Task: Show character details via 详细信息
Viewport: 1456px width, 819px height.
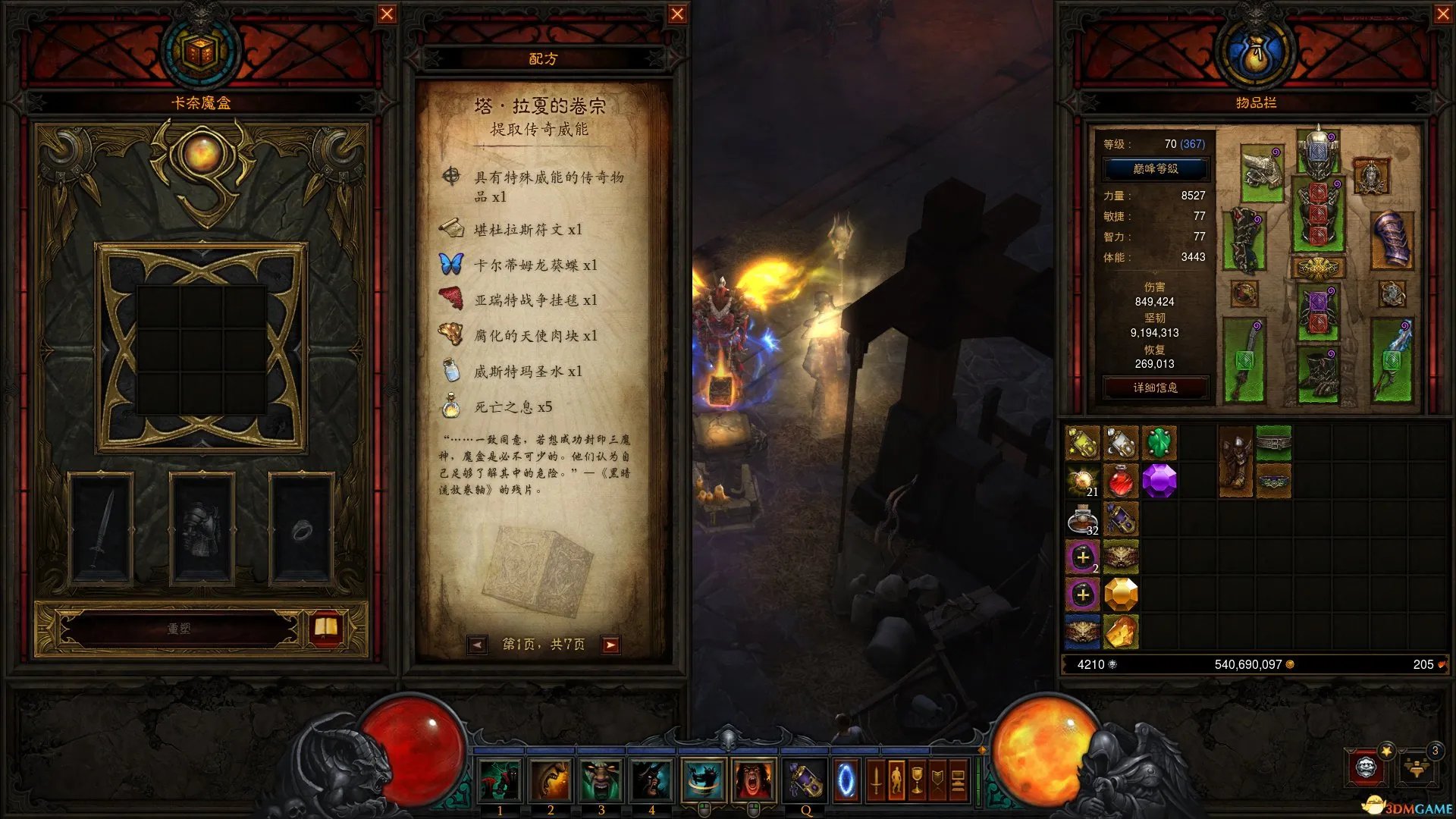Action: coord(1155,388)
